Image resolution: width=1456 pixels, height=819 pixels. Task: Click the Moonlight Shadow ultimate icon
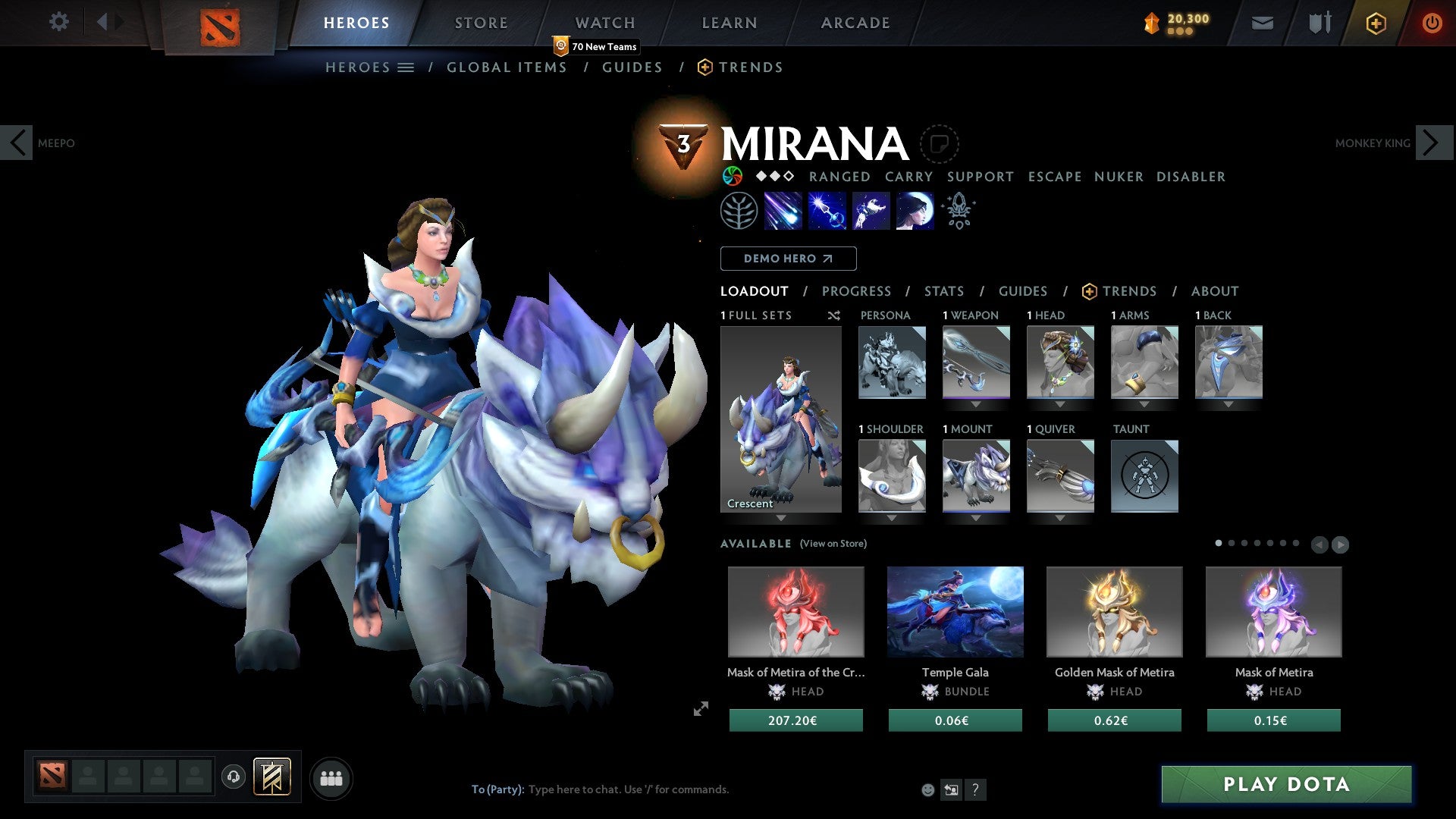(x=914, y=211)
